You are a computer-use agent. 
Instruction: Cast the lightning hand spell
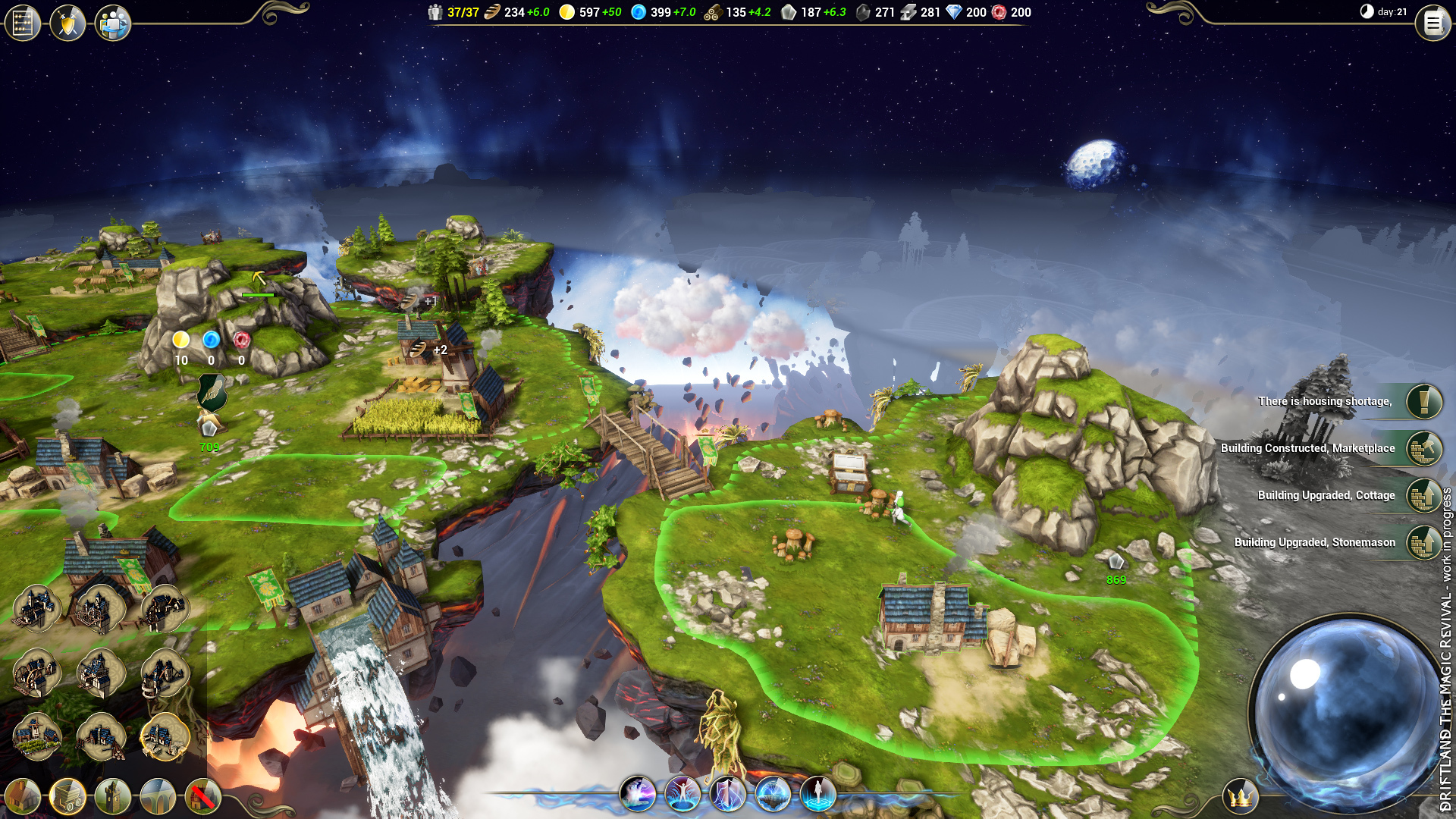pyautogui.click(x=637, y=794)
